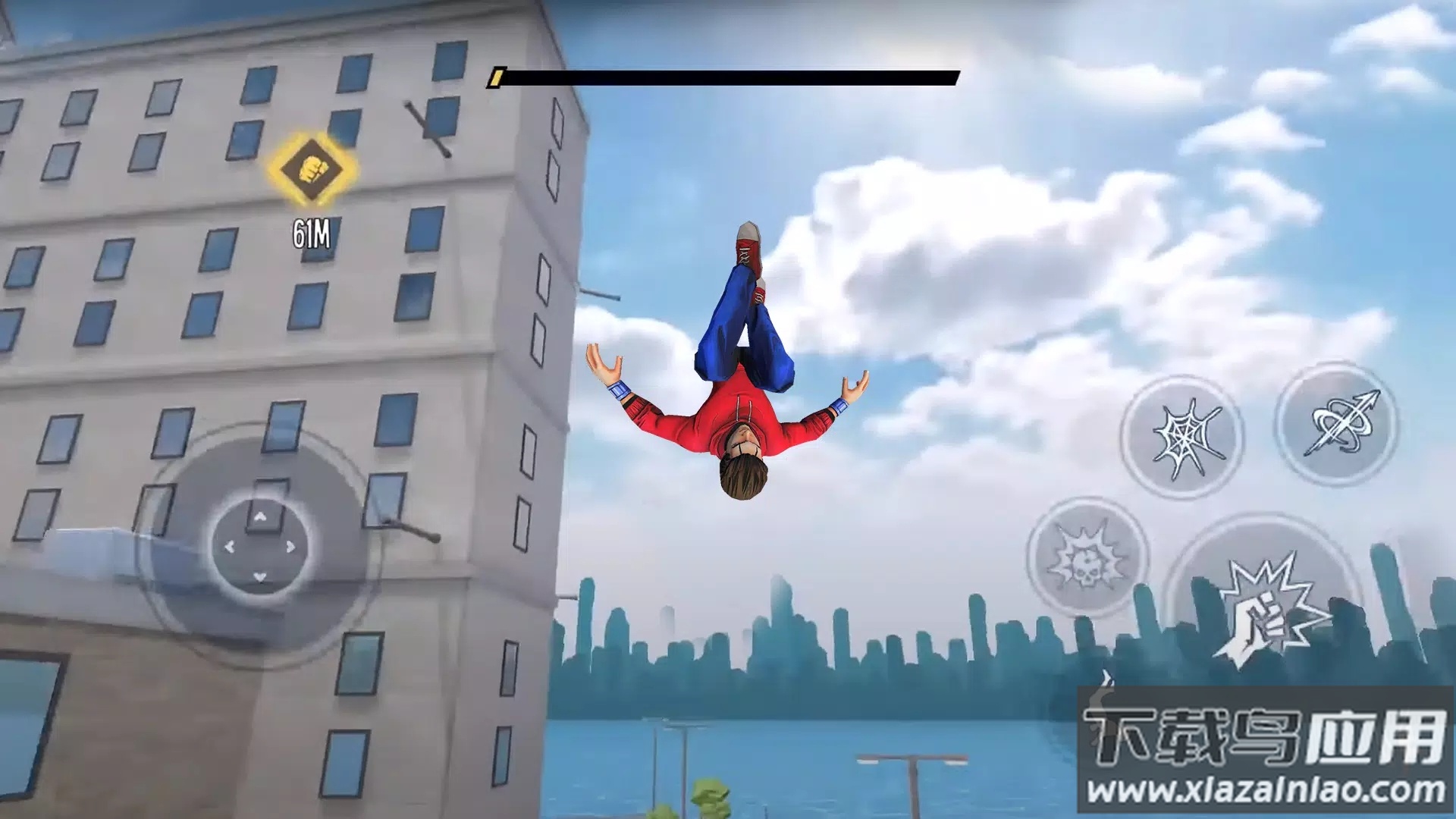This screenshot has width=1456, height=819.
Task: Click the virtual joystick left arrow
Action: [229, 547]
